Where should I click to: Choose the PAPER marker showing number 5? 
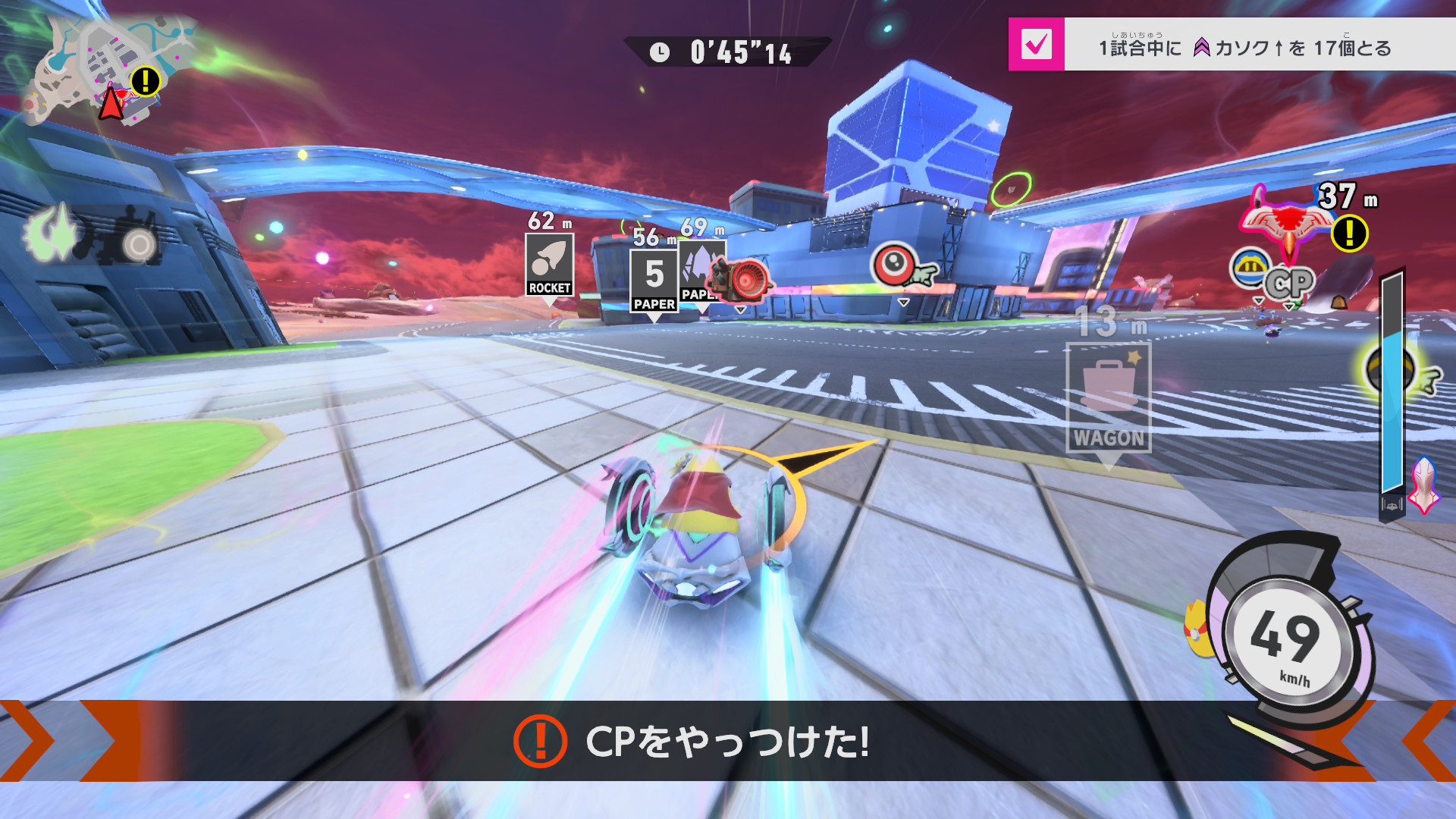pos(654,281)
